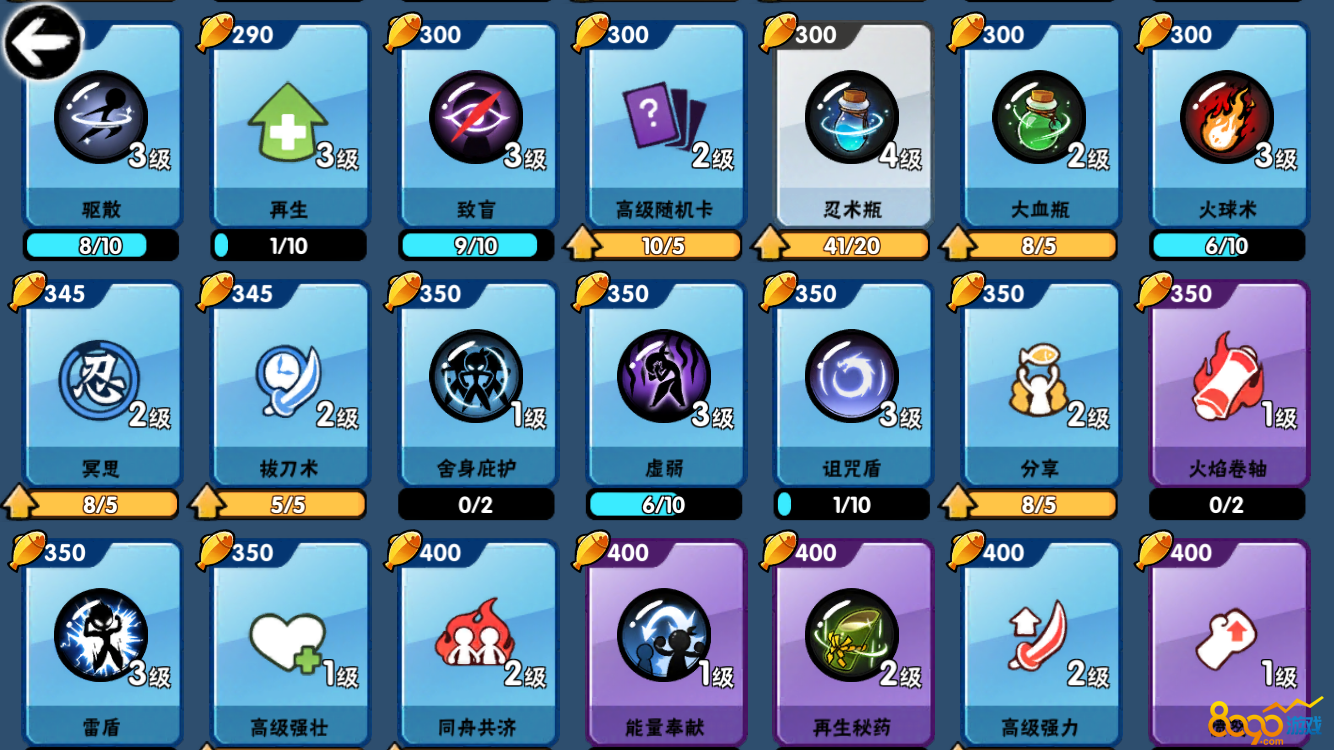This screenshot has height=750, width=1334.
Task: Select the 再生 green arrow card
Action: pos(288,125)
